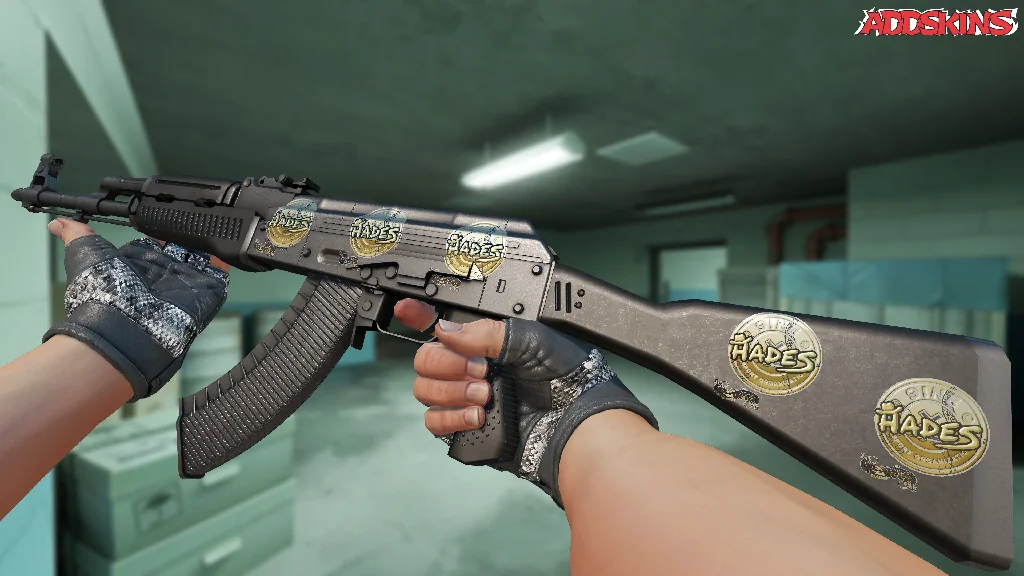Image resolution: width=1024 pixels, height=576 pixels.
Task: Click the ADDSKINS logo watermark
Action: [937, 23]
